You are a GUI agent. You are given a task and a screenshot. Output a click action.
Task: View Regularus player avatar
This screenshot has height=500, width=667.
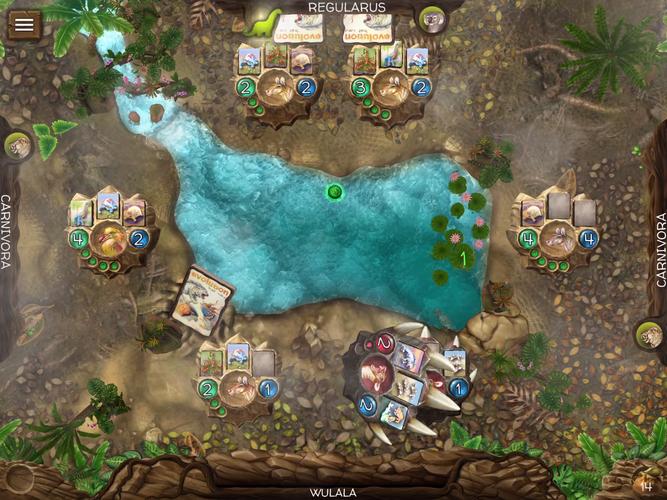point(433,19)
